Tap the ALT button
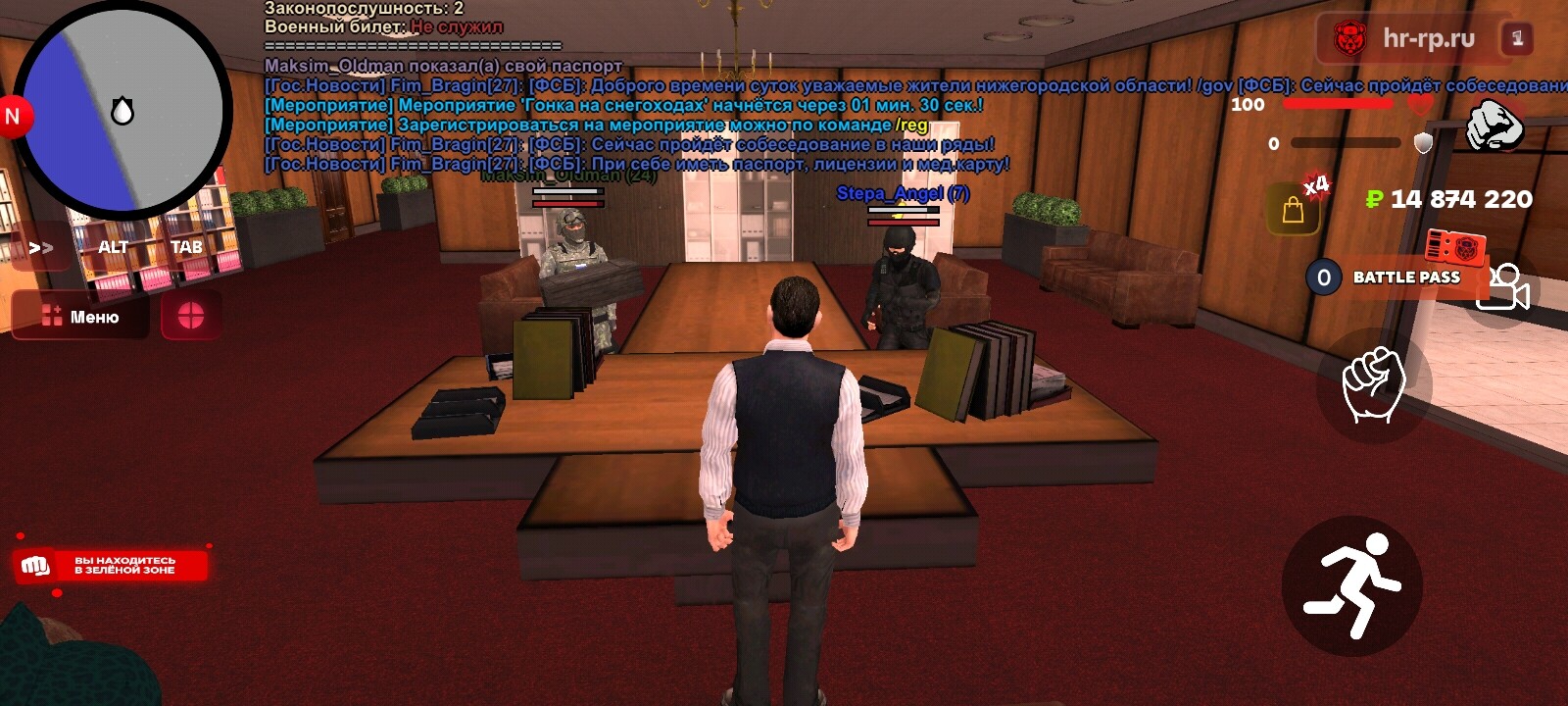The height and width of the screenshot is (706, 1568). [113, 247]
